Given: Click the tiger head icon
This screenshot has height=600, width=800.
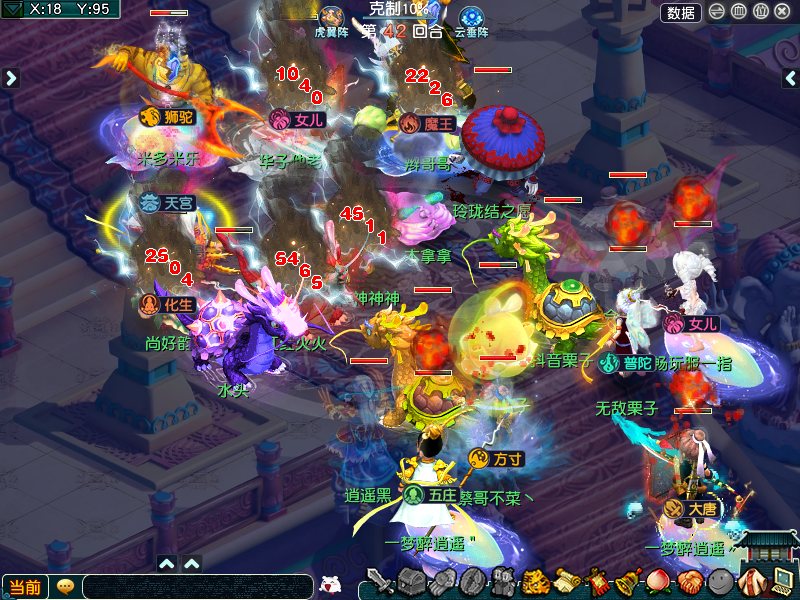Looking at the screenshot, I should click(536, 581).
